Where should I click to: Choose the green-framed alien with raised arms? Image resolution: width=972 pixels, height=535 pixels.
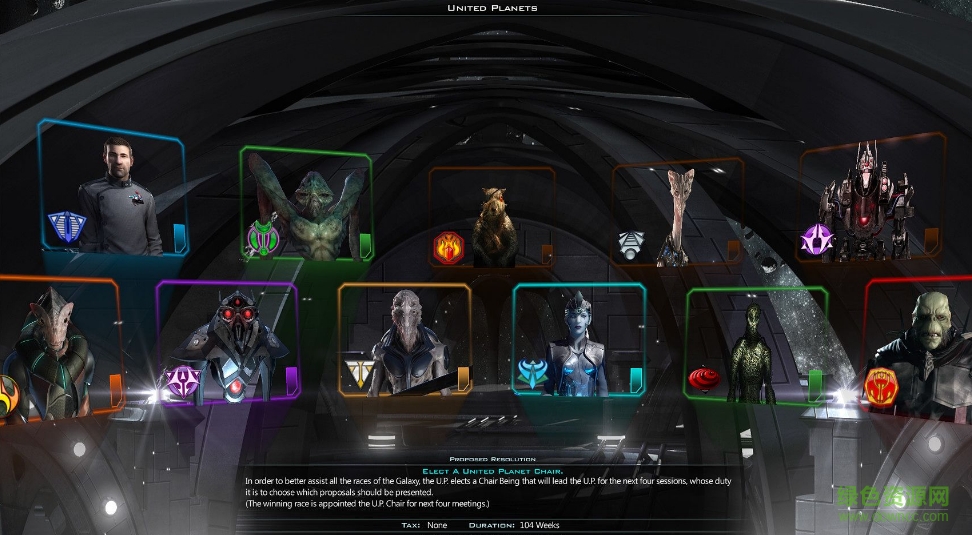(x=306, y=207)
